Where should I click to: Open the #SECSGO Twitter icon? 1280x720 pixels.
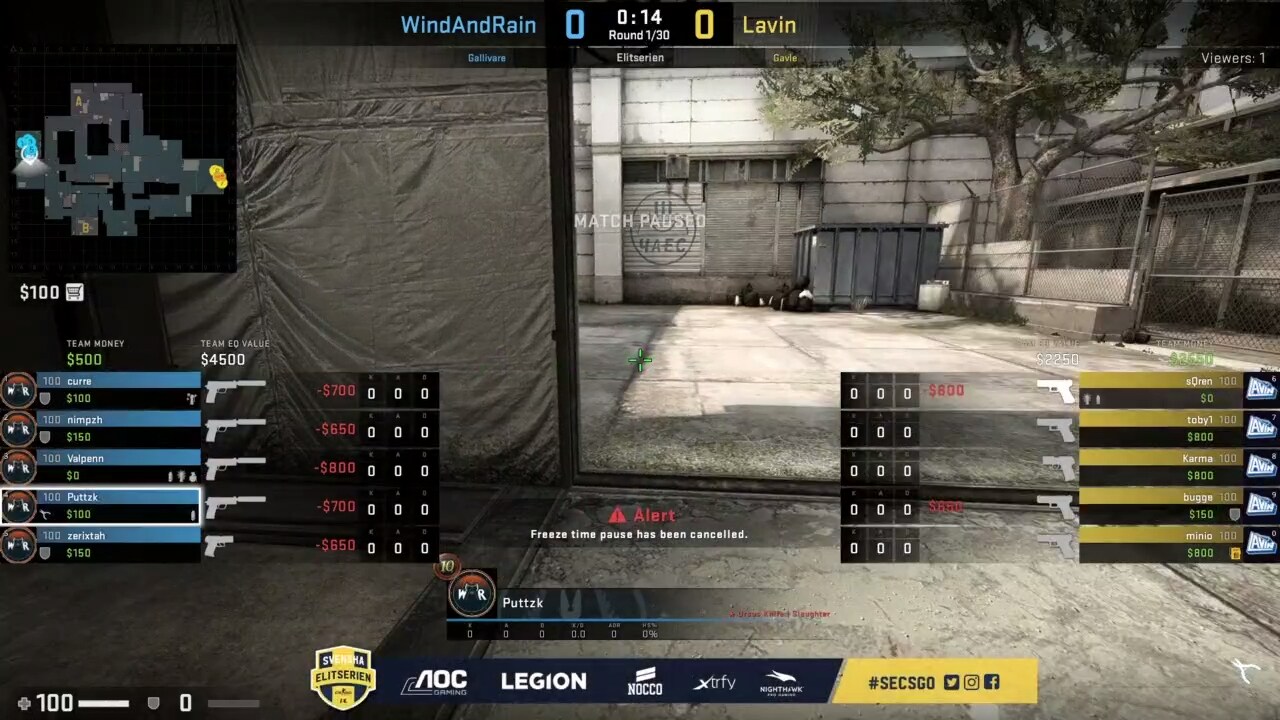tap(951, 682)
